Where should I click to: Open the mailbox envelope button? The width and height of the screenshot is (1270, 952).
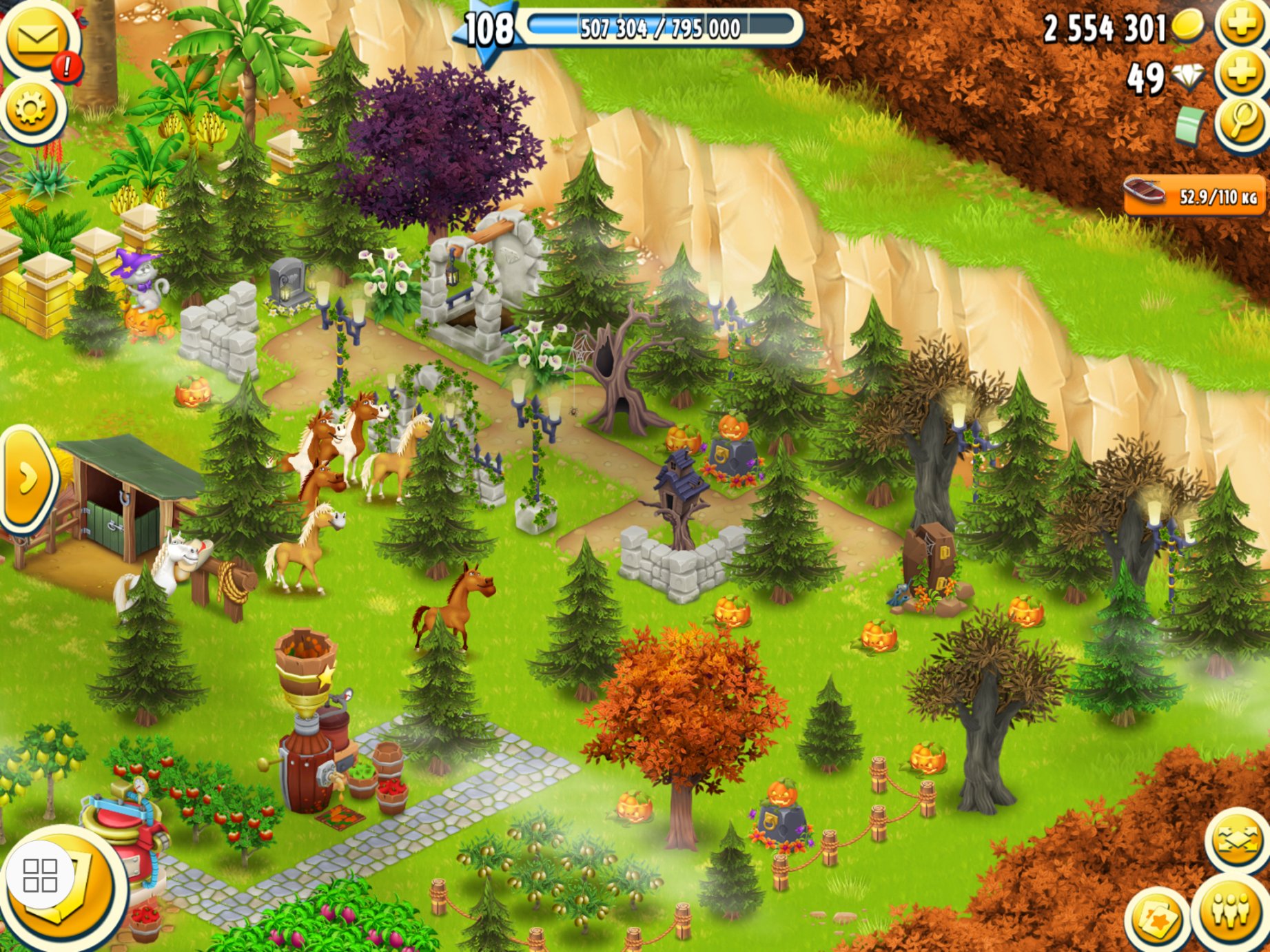(x=37, y=38)
